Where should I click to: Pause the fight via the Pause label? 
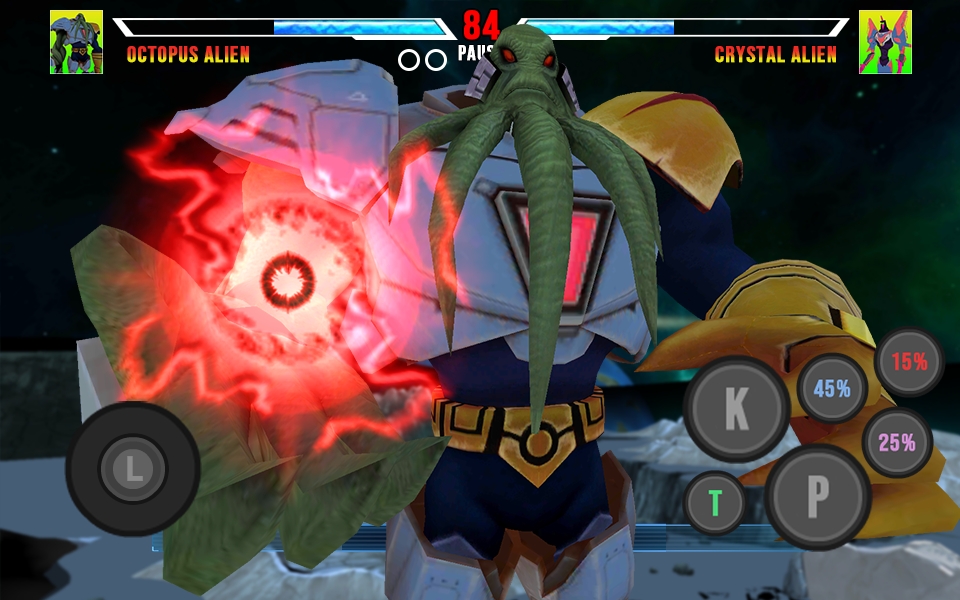tap(471, 54)
